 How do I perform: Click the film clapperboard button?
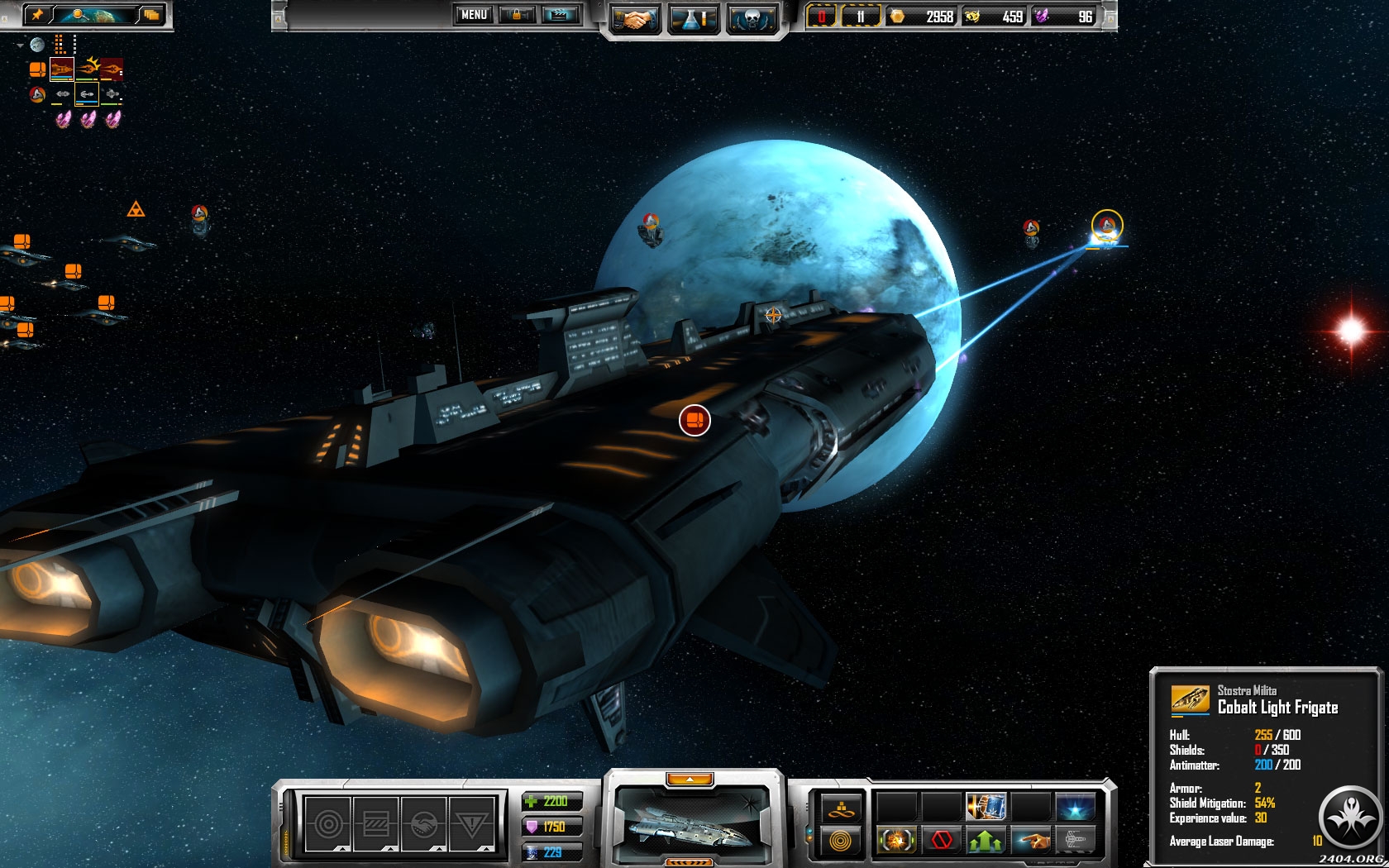[560, 15]
